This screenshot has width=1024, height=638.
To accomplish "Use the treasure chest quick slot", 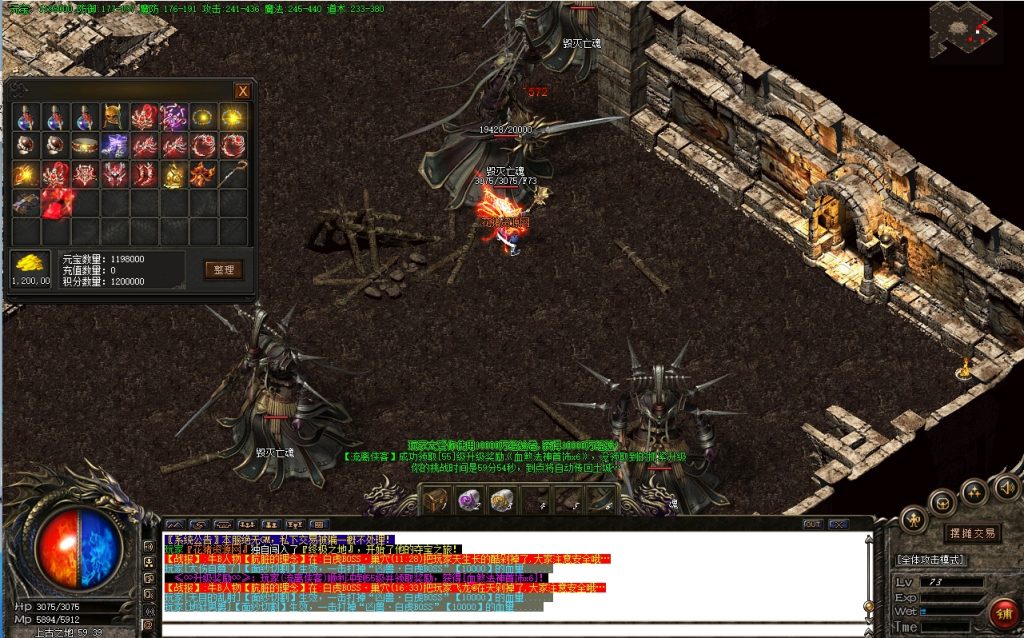I will point(434,499).
